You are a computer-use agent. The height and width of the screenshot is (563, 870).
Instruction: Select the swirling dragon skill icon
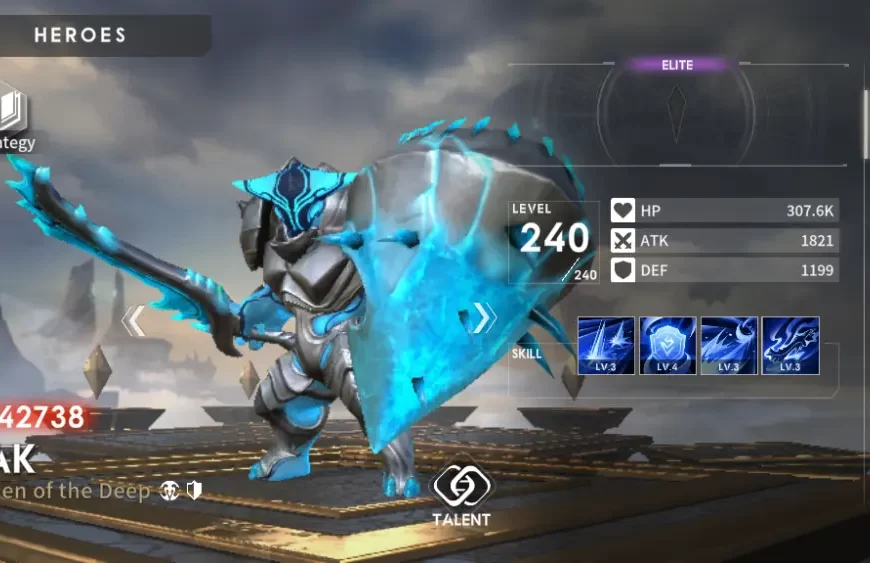click(790, 346)
